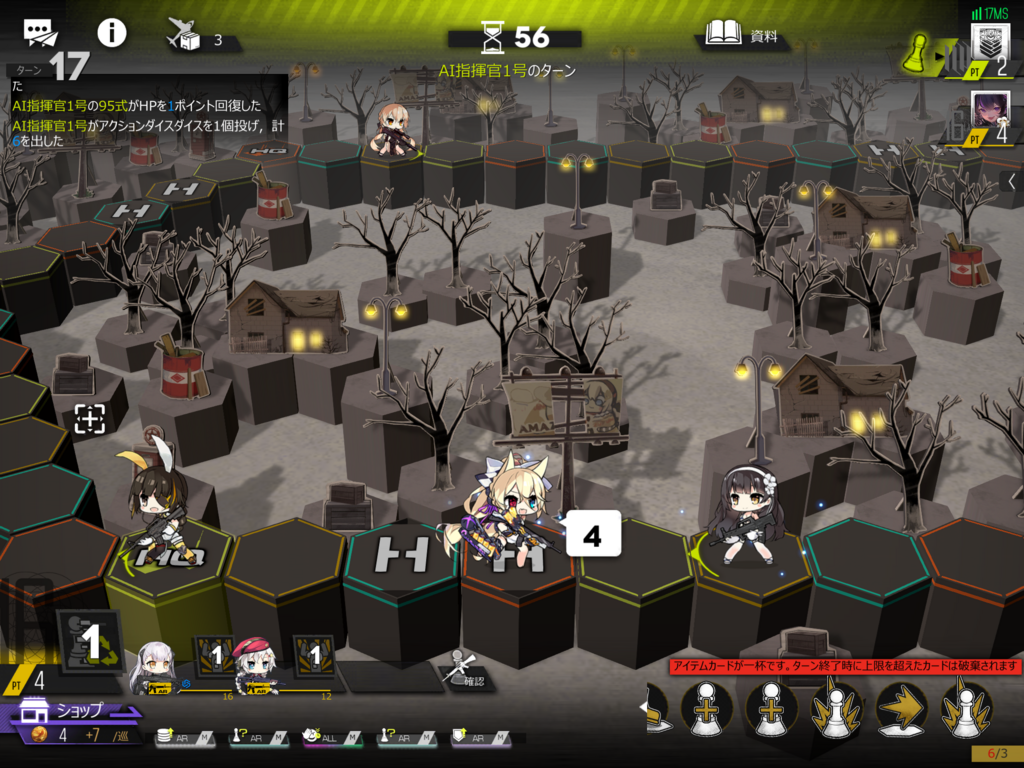Open the chat message icon
Image resolution: width=1024 pixels, height=768 pixels.
[x=41, y=33]
